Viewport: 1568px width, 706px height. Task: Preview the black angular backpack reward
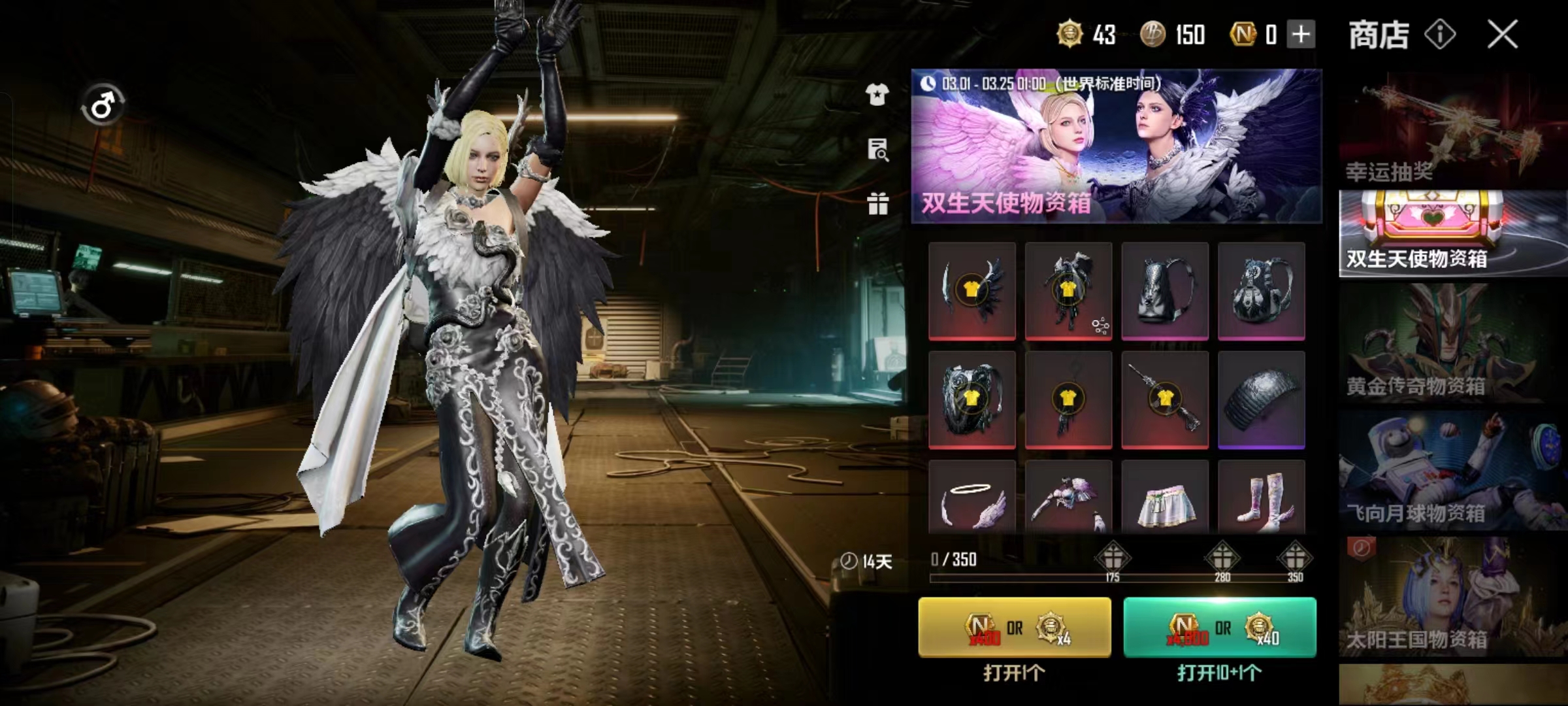tap(1165, 290)
